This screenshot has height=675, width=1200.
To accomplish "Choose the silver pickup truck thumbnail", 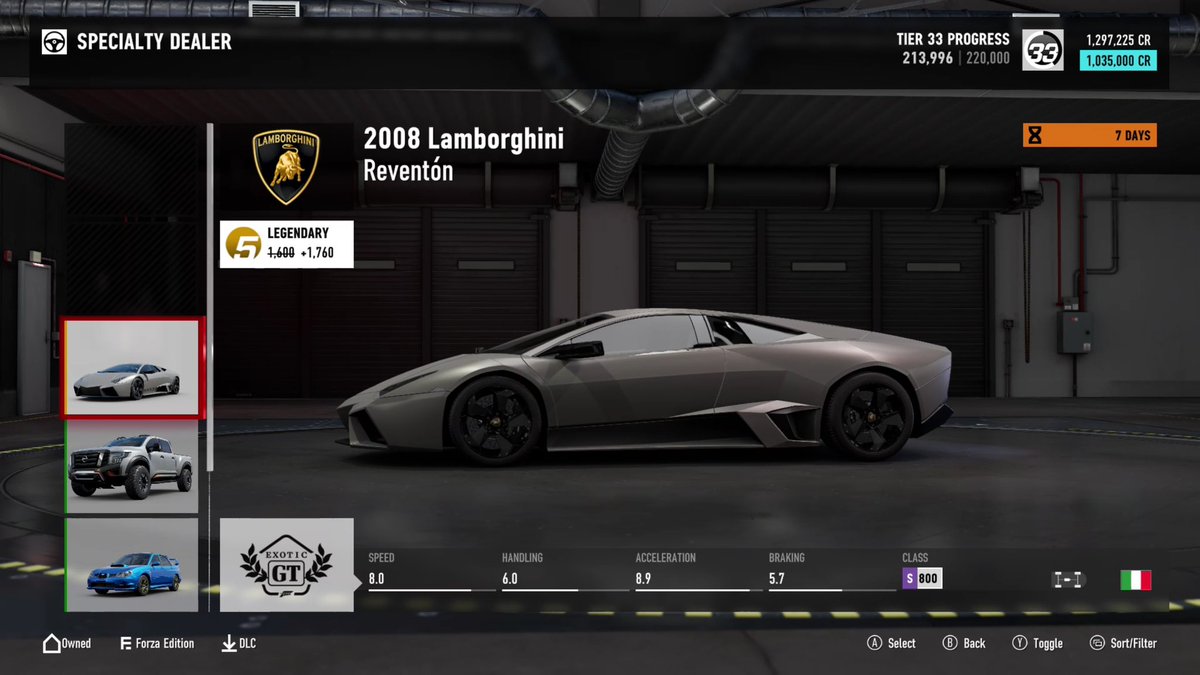I will click(x=132, y=467).
